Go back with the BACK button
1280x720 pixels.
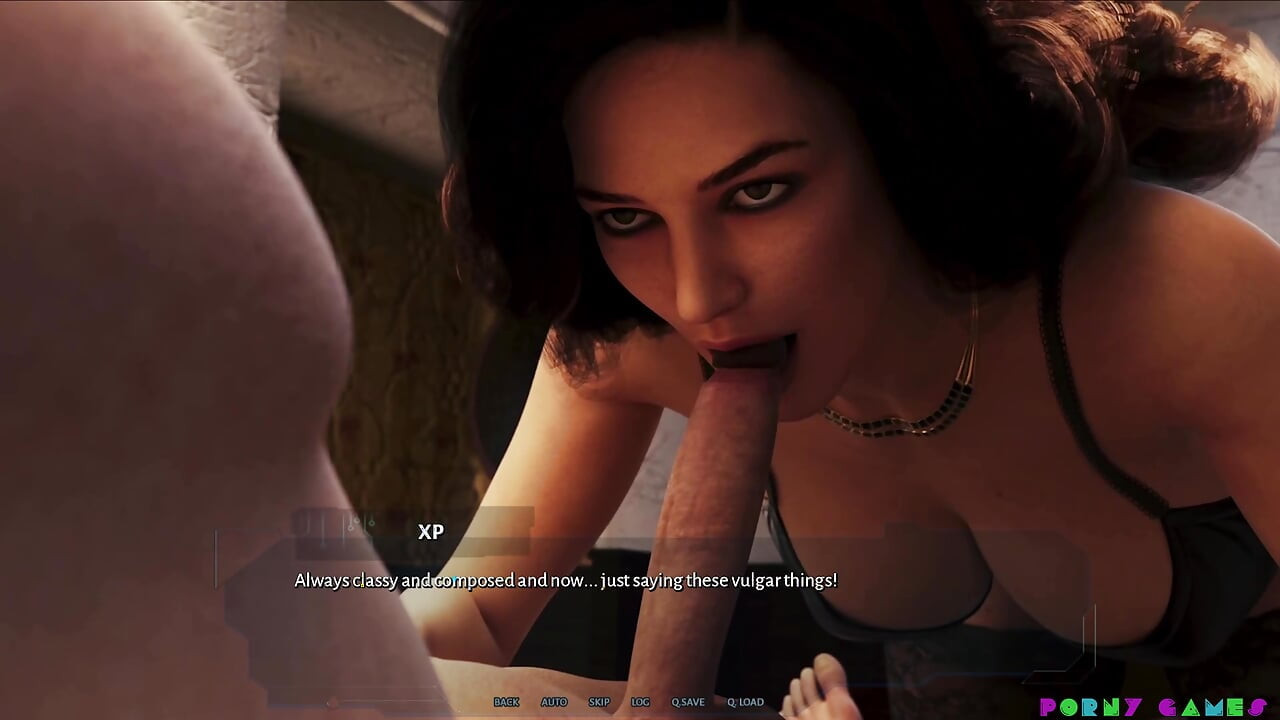(x=506, y=702)
